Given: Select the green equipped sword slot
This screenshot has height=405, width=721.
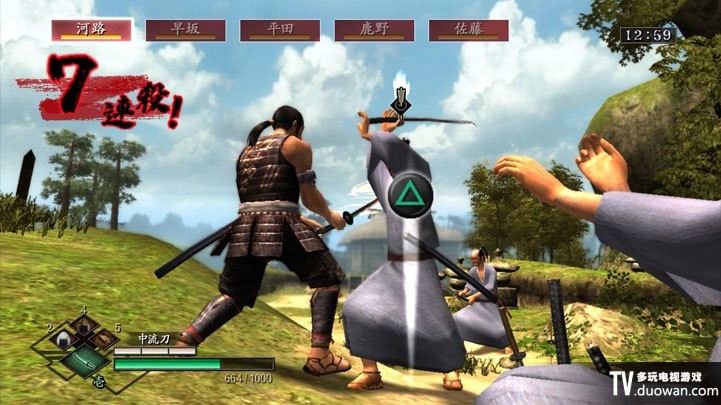Looking at the screenshot, I should (x=84, y=359).
